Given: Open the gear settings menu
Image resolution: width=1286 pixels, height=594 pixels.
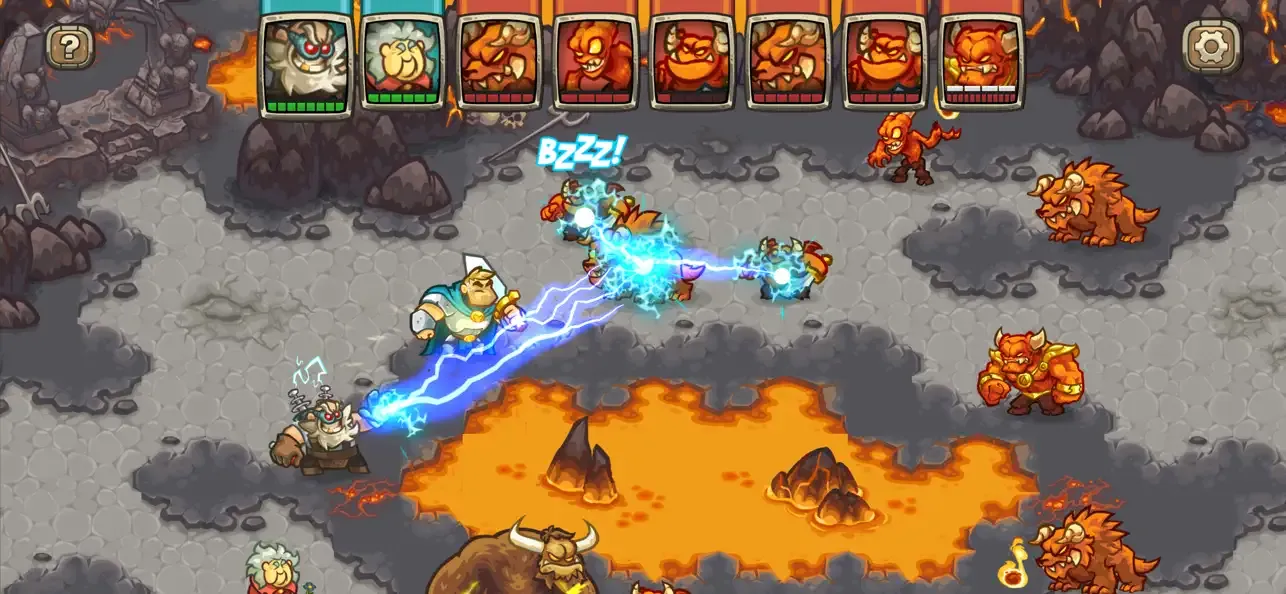Looking at the screenshot, I should pos(1211,46).
